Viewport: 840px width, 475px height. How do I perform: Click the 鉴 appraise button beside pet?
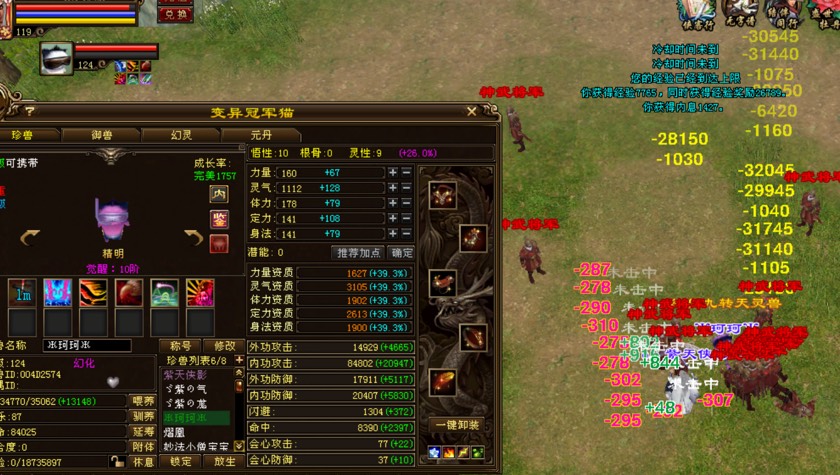(x=219, y=218)
